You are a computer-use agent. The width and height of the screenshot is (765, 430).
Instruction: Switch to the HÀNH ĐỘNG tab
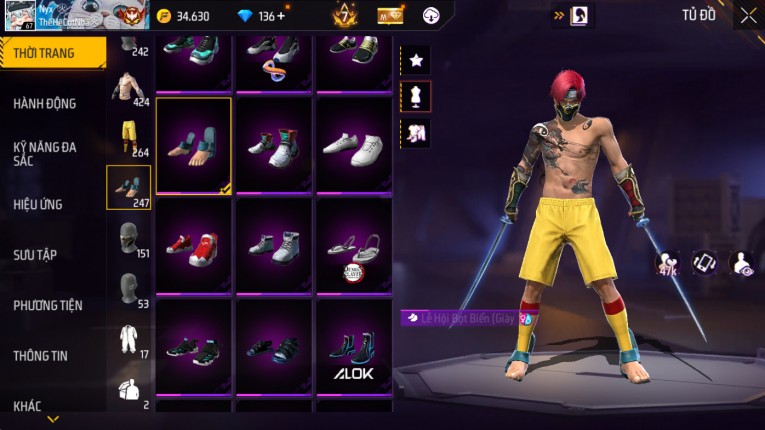pyautogui.click(x=45, y=103)
